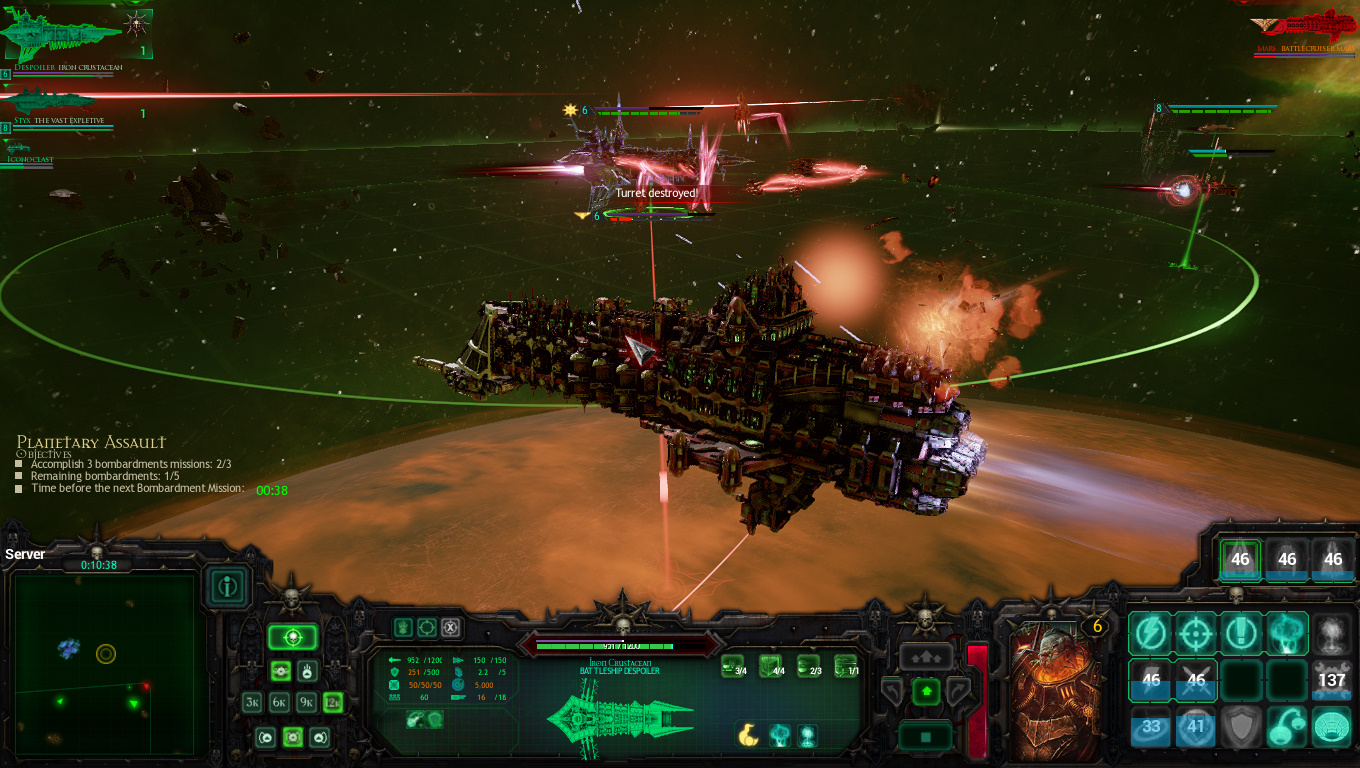Activate the repair crew ability showing 137
The image size is (1360, 768).
coord(1332,680)
